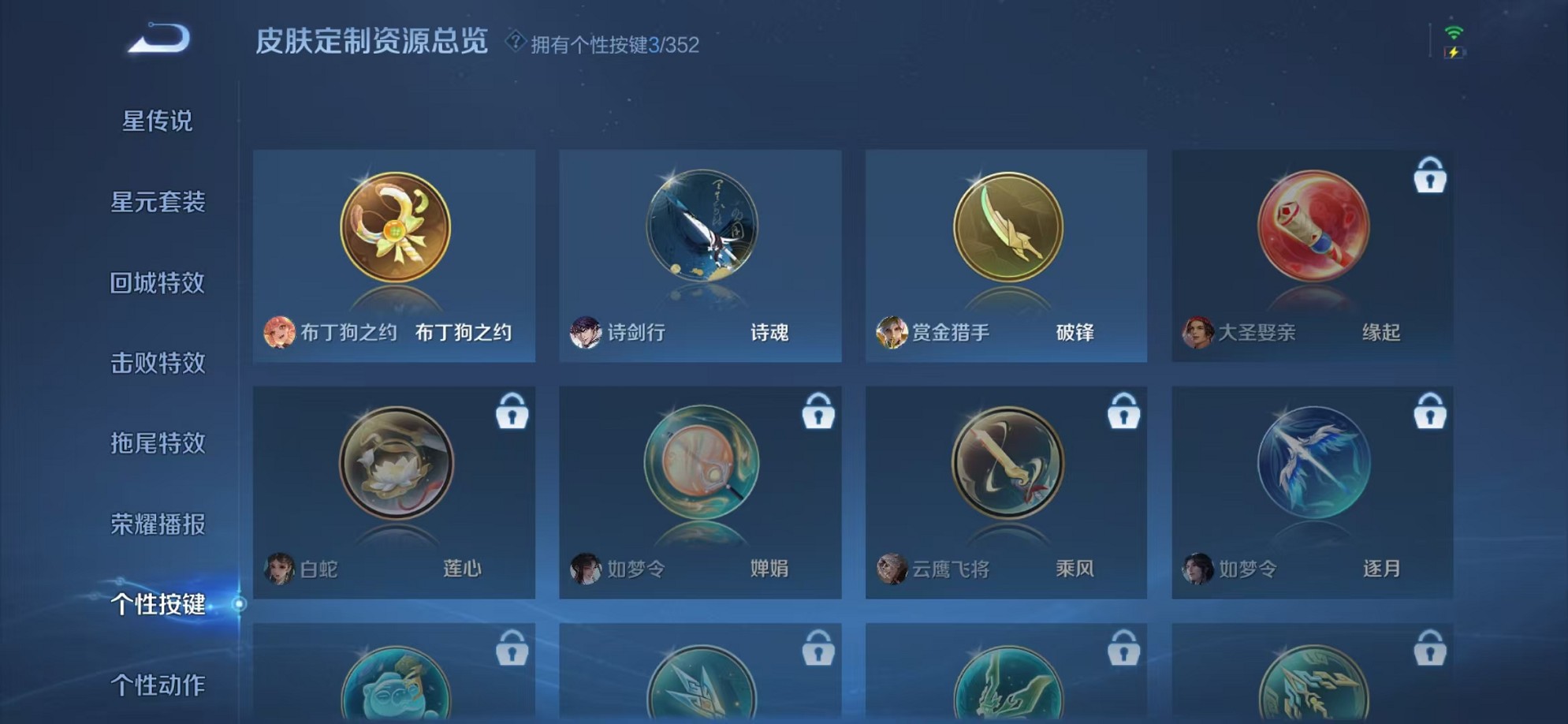This screenshot has height=724, width=1568.
Task: Select the 击败特效 category
Action: [156, 364]
